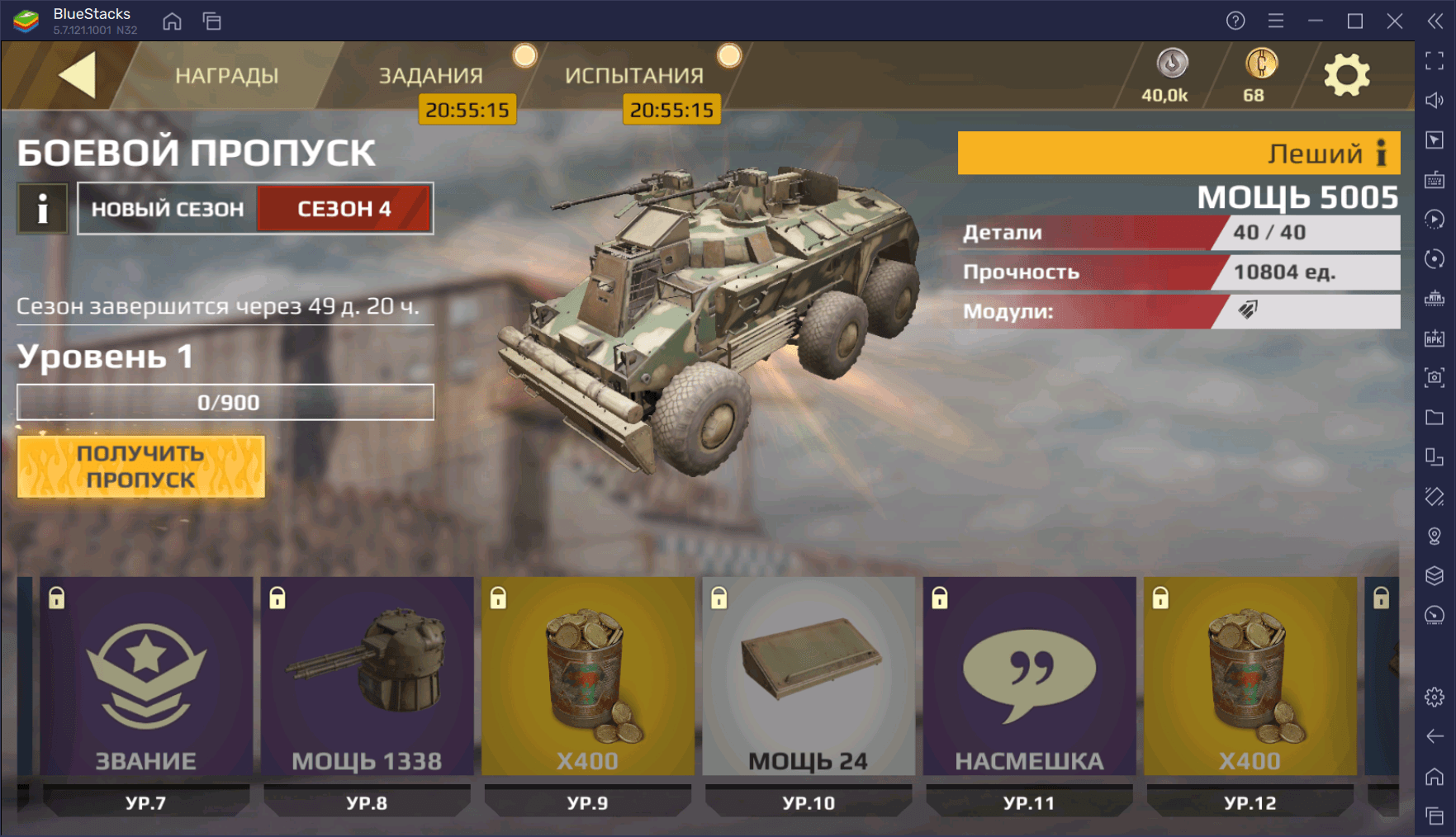
Task: Switch to the НАГРАДЫ tab
Action: (x=226, y=76)
